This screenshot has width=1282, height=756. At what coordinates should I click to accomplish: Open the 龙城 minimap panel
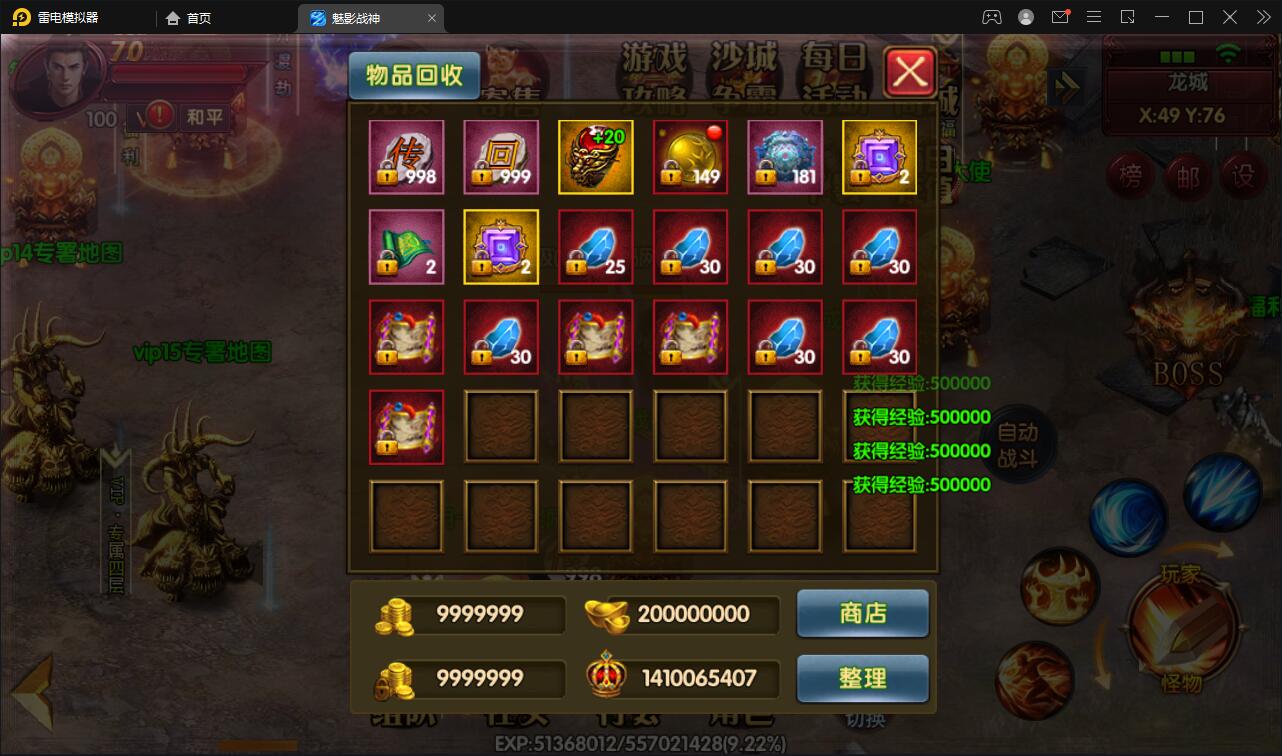pos(1190,85)
